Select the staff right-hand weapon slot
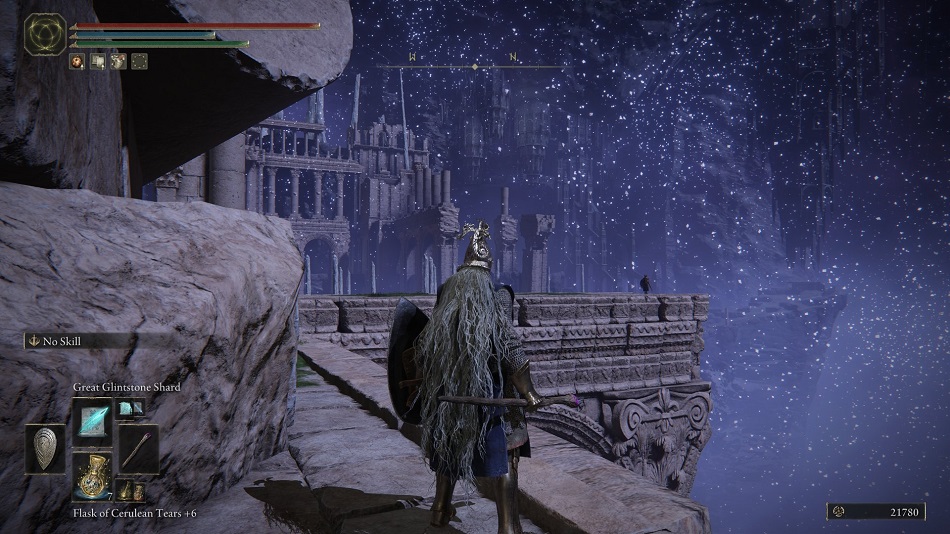The height and width of the screenshot is (534, 950). coord(139,448)
